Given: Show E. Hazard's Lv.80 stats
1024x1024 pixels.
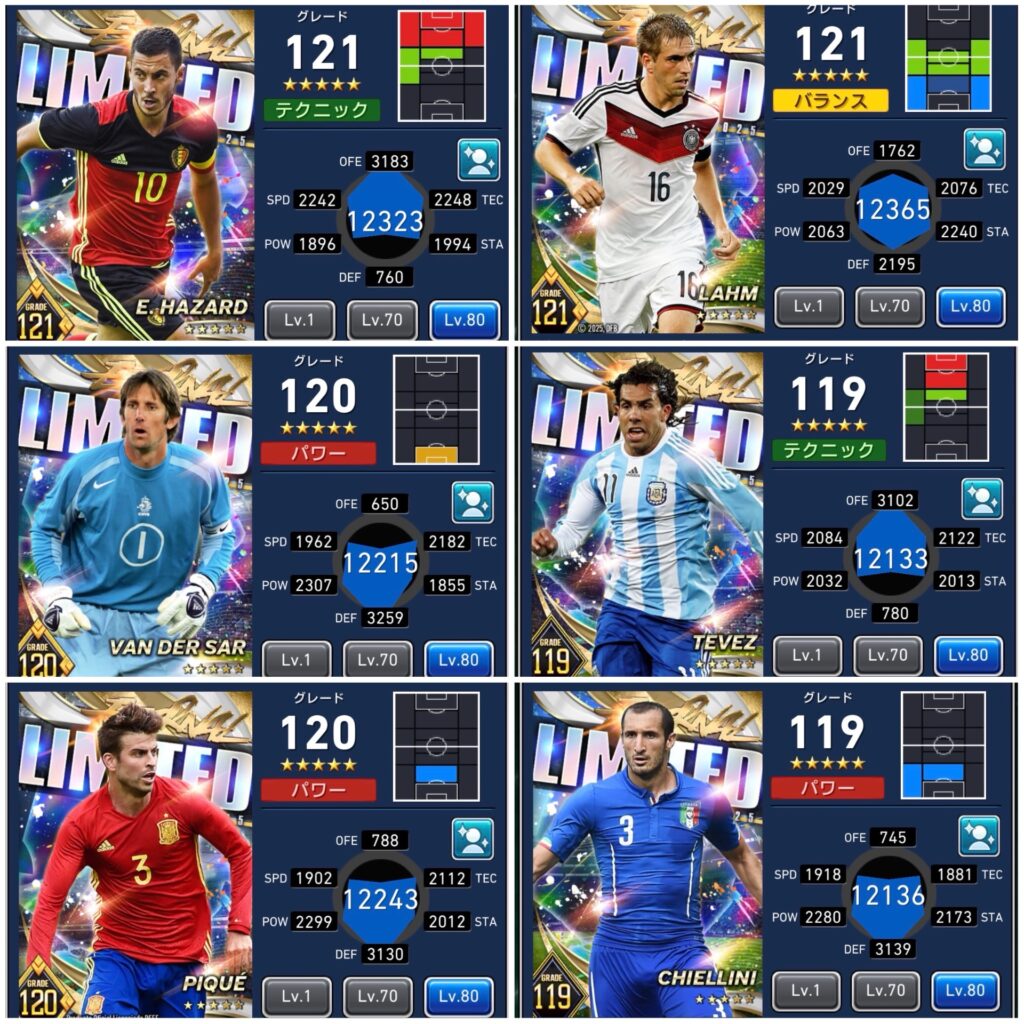Looking at the screenshot, I should (x=464, y=321).
